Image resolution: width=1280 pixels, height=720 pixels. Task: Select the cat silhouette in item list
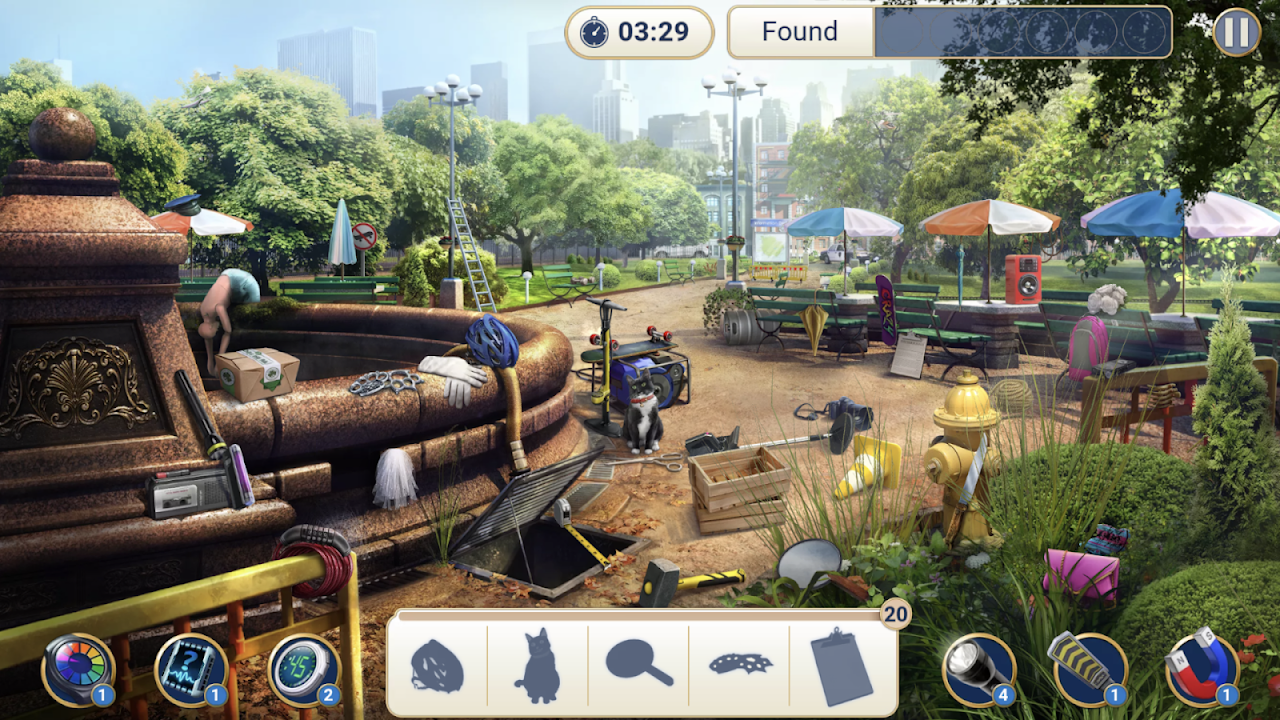point(537,667)
